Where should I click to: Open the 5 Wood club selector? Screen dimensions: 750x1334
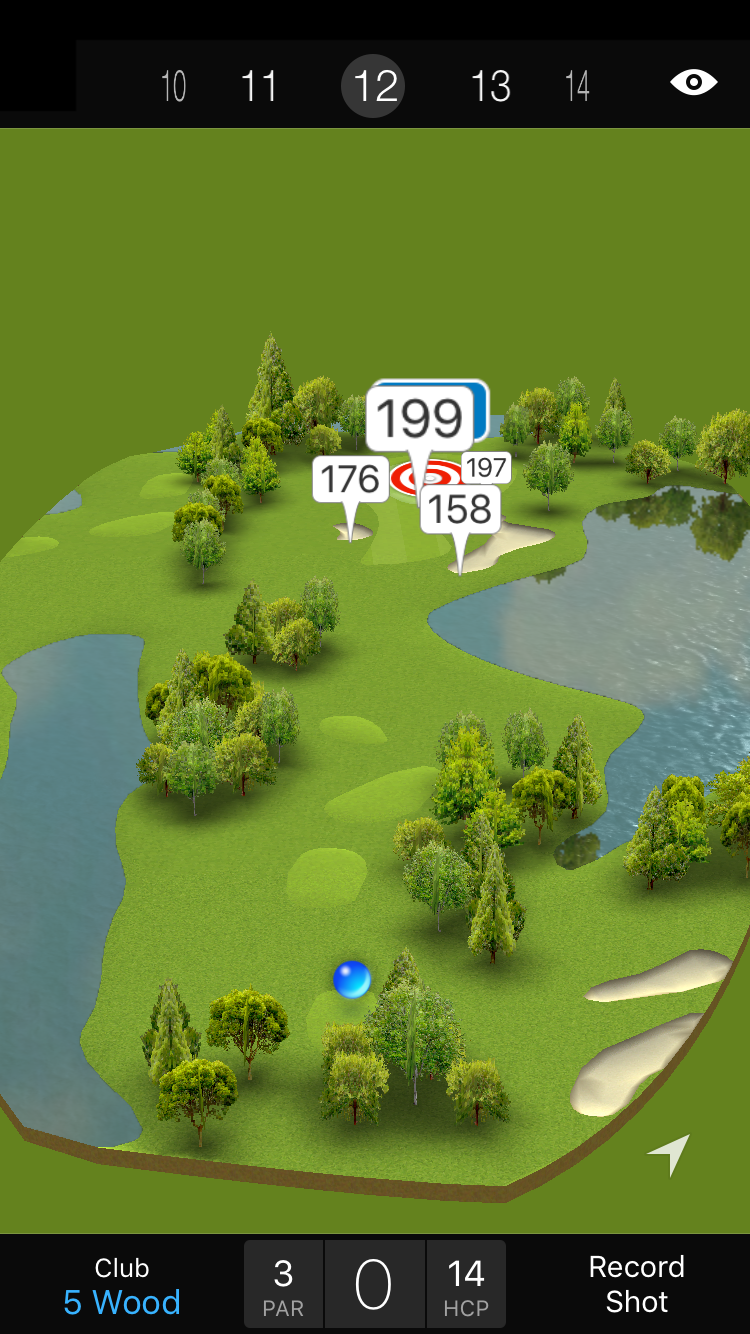[122, 1286]
